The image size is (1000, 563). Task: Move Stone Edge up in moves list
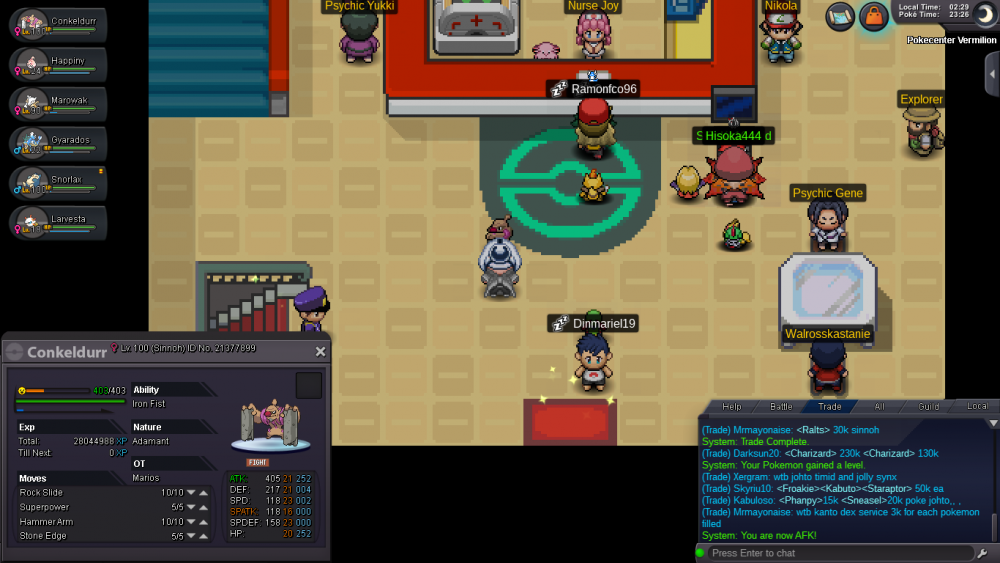[204, 537]
